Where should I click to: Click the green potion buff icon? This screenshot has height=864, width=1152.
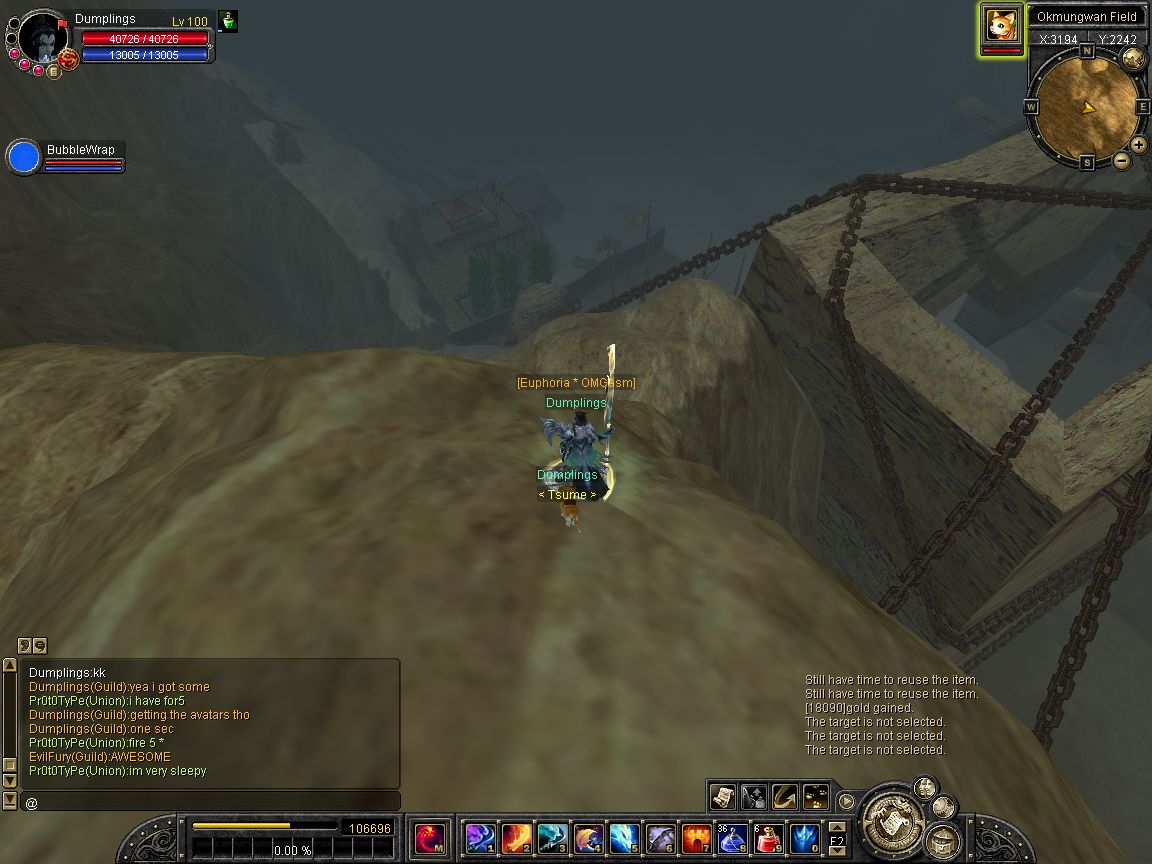pyautogui.click(x=228, y=21)
